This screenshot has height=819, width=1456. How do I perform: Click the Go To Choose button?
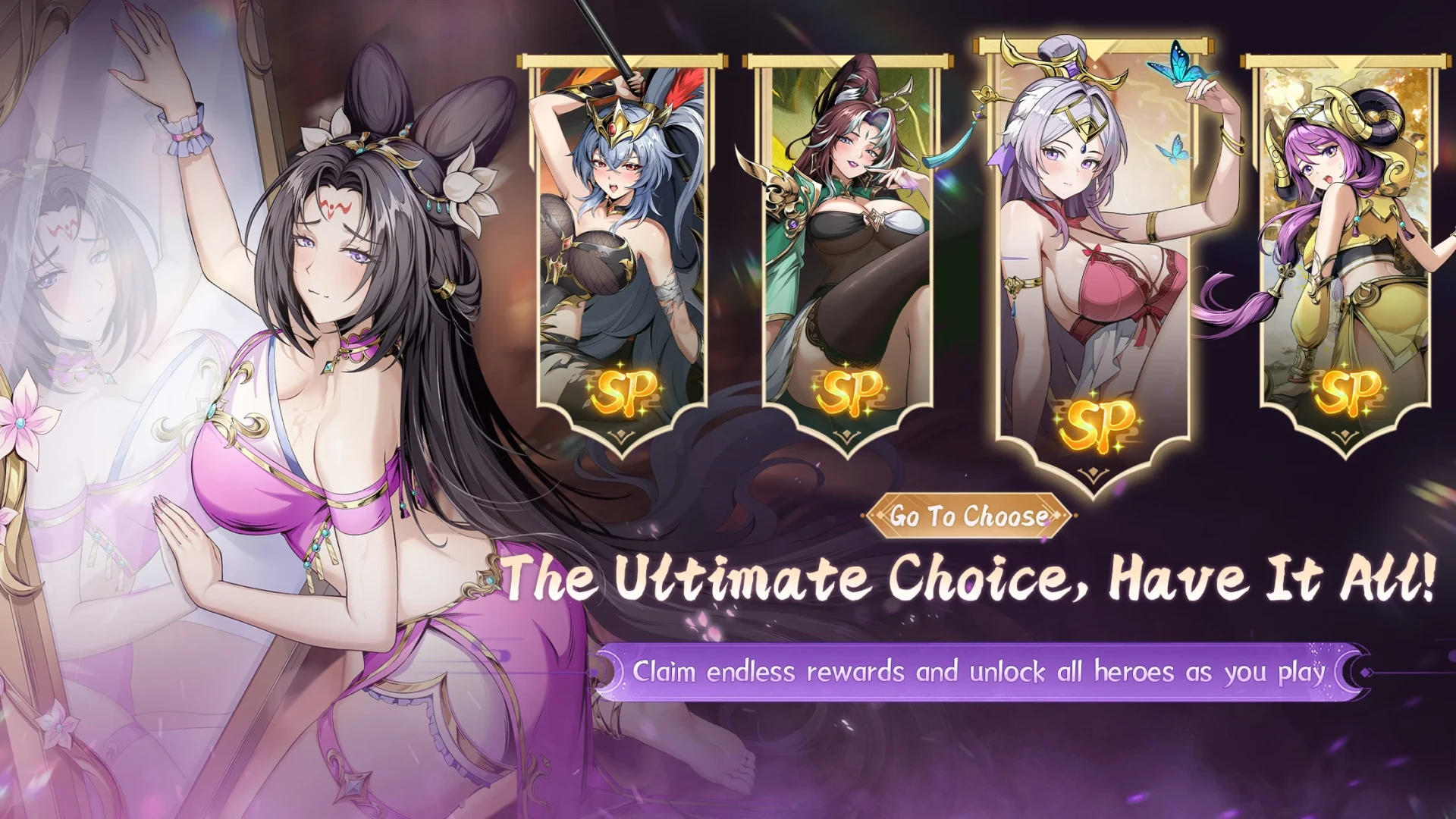pyautogui.click(x=968, y=516)
